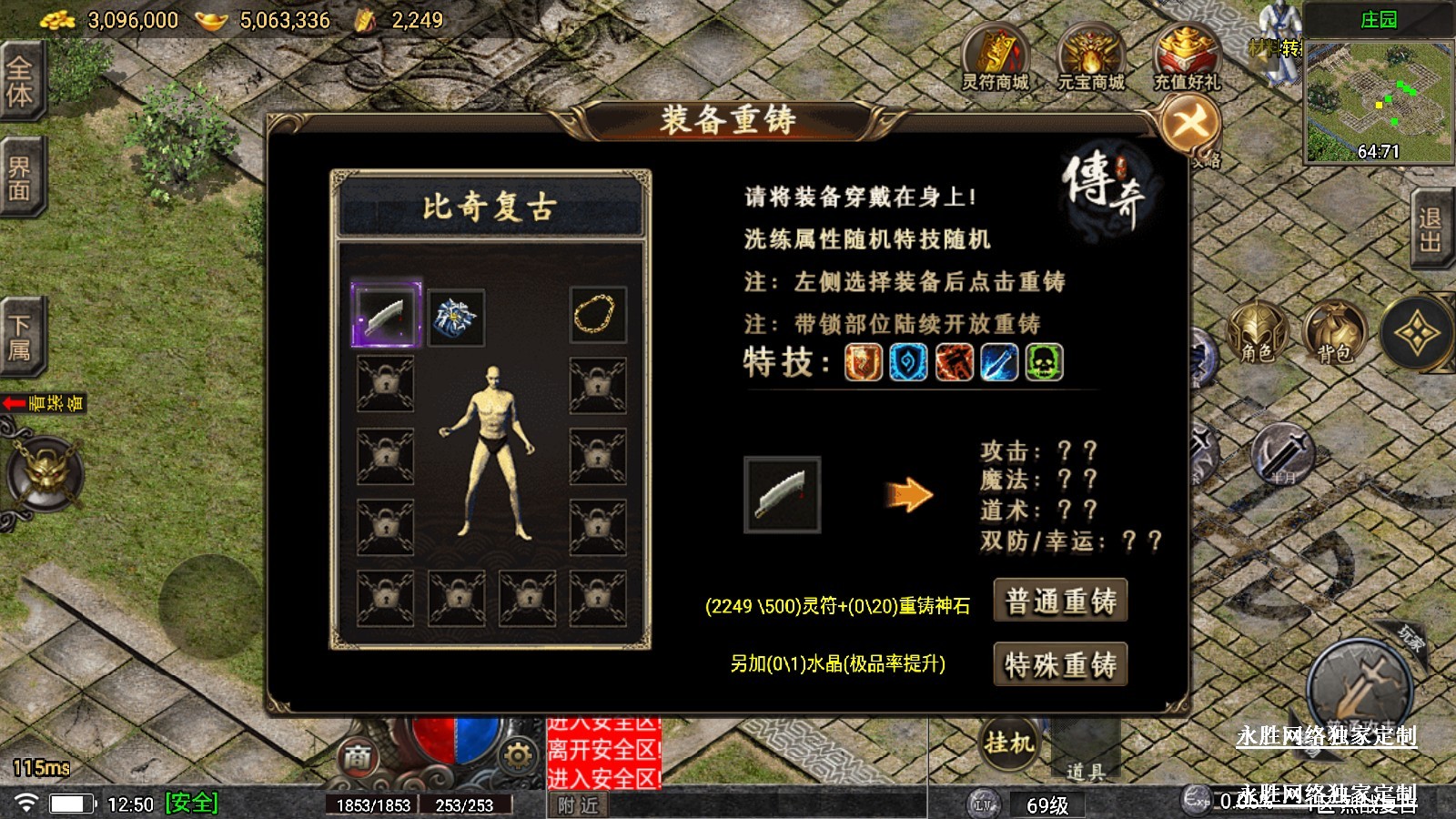Open the gear settings icon
The image size is (1456, 819).
click(517, 757)
